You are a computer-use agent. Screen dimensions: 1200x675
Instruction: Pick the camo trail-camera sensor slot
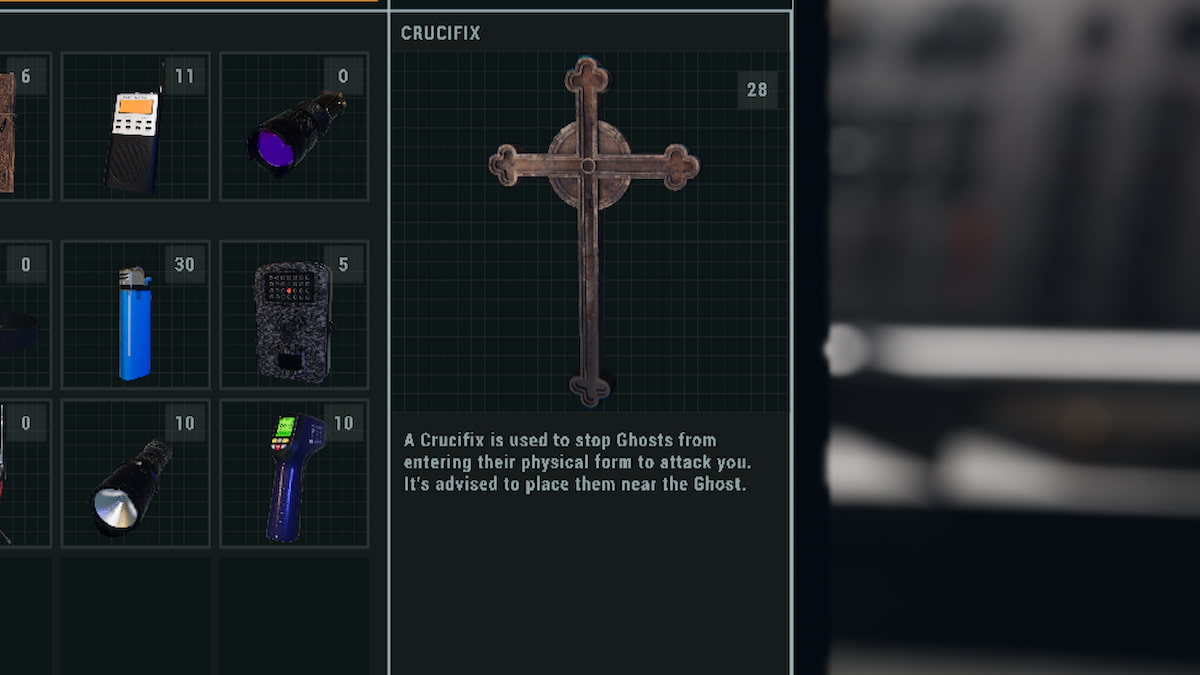[x=294, y=315]
